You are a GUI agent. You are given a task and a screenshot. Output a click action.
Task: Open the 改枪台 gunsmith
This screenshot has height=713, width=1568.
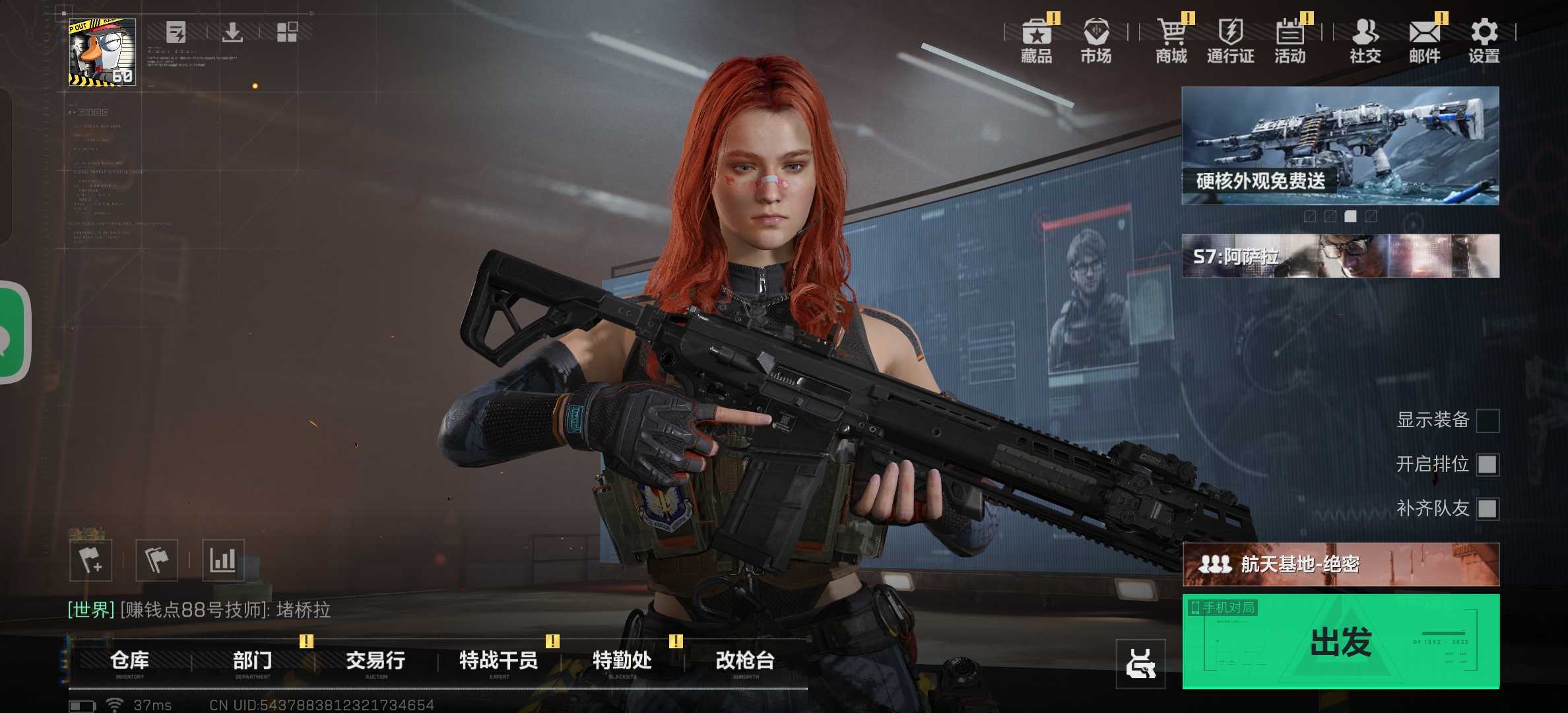click(x=745, y=661)
